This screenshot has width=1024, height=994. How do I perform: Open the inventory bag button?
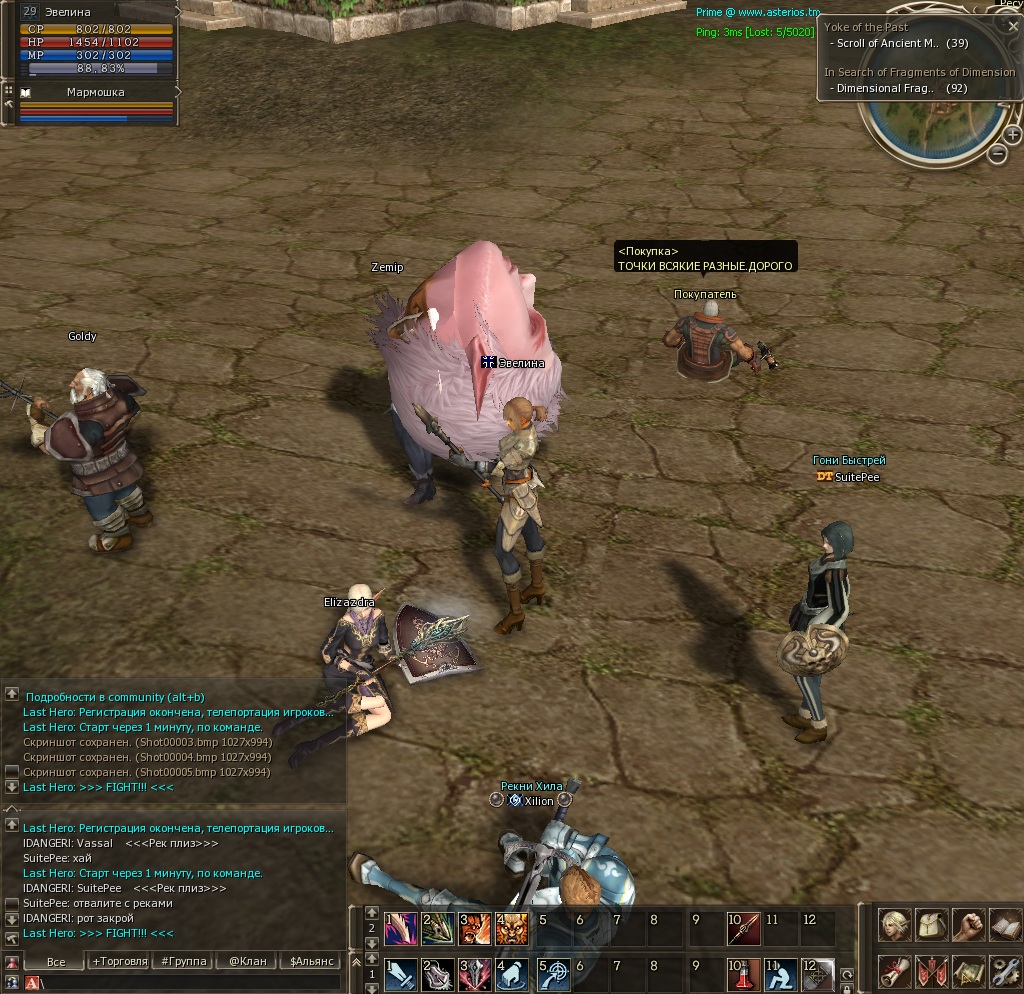point(932,925)
